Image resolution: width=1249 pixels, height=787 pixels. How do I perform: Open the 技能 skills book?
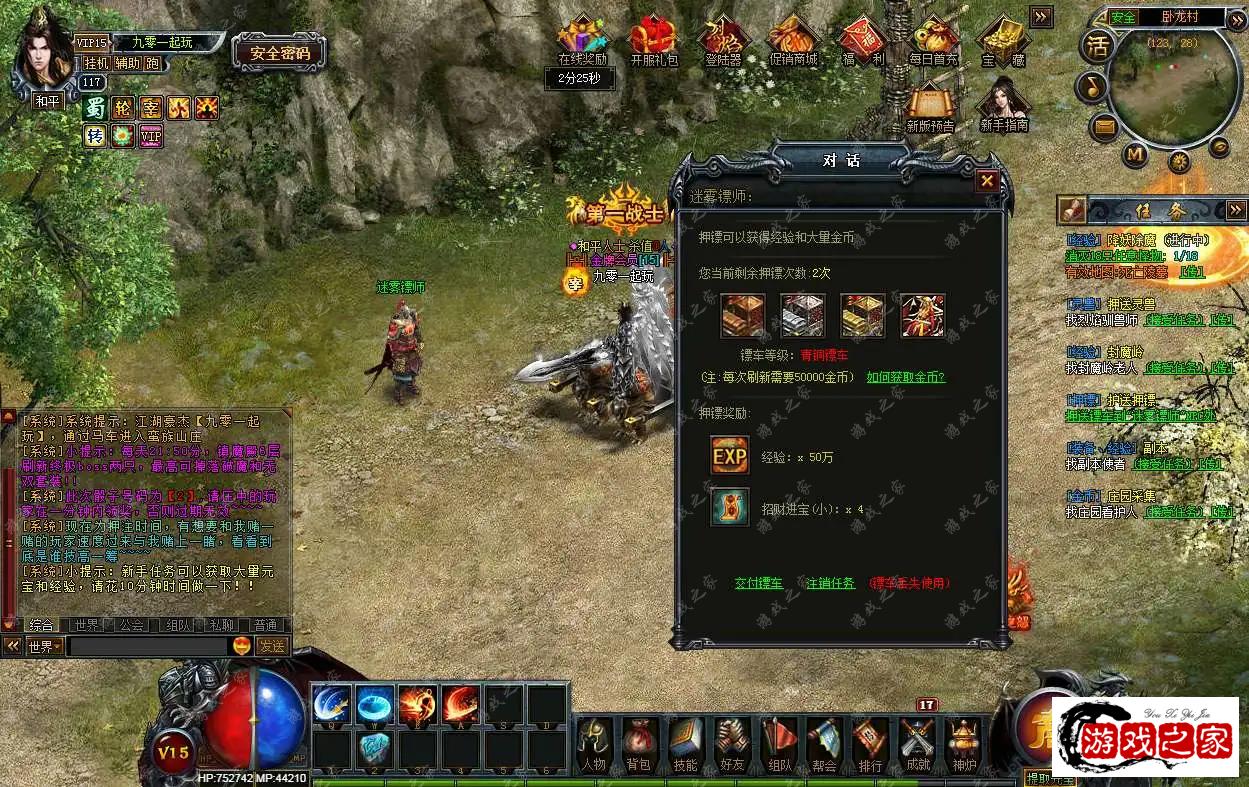coord(685,744)
